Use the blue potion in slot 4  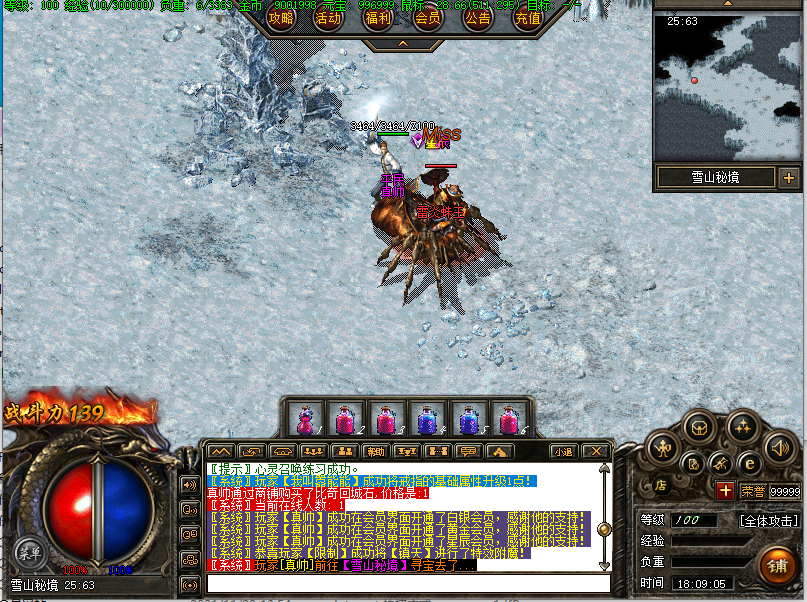[427, 419]
